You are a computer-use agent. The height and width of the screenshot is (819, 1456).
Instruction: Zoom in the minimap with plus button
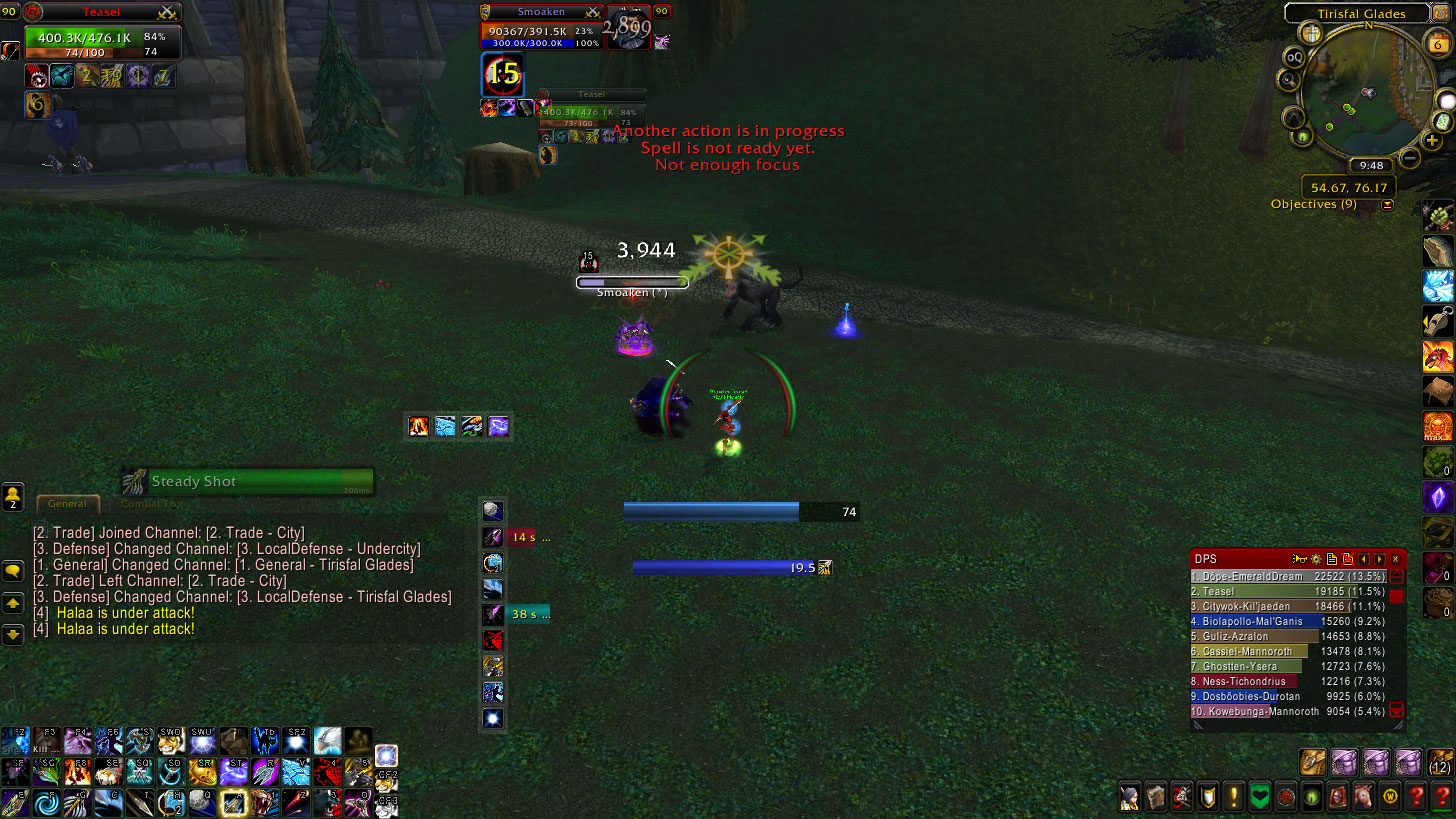tap(1434, 141)
